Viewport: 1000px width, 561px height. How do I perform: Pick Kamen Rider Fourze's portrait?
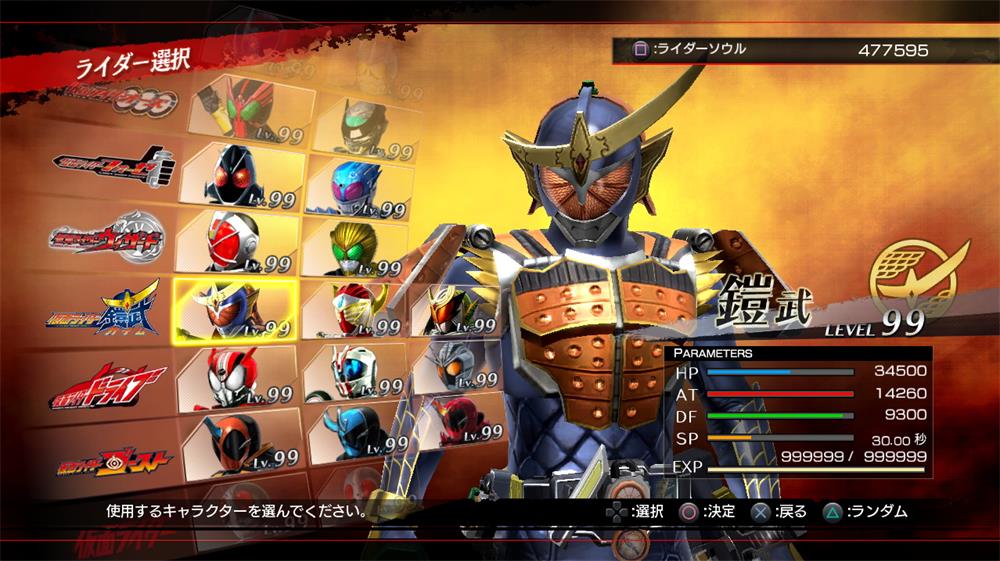pyautogui.click(x=240, y=176)
